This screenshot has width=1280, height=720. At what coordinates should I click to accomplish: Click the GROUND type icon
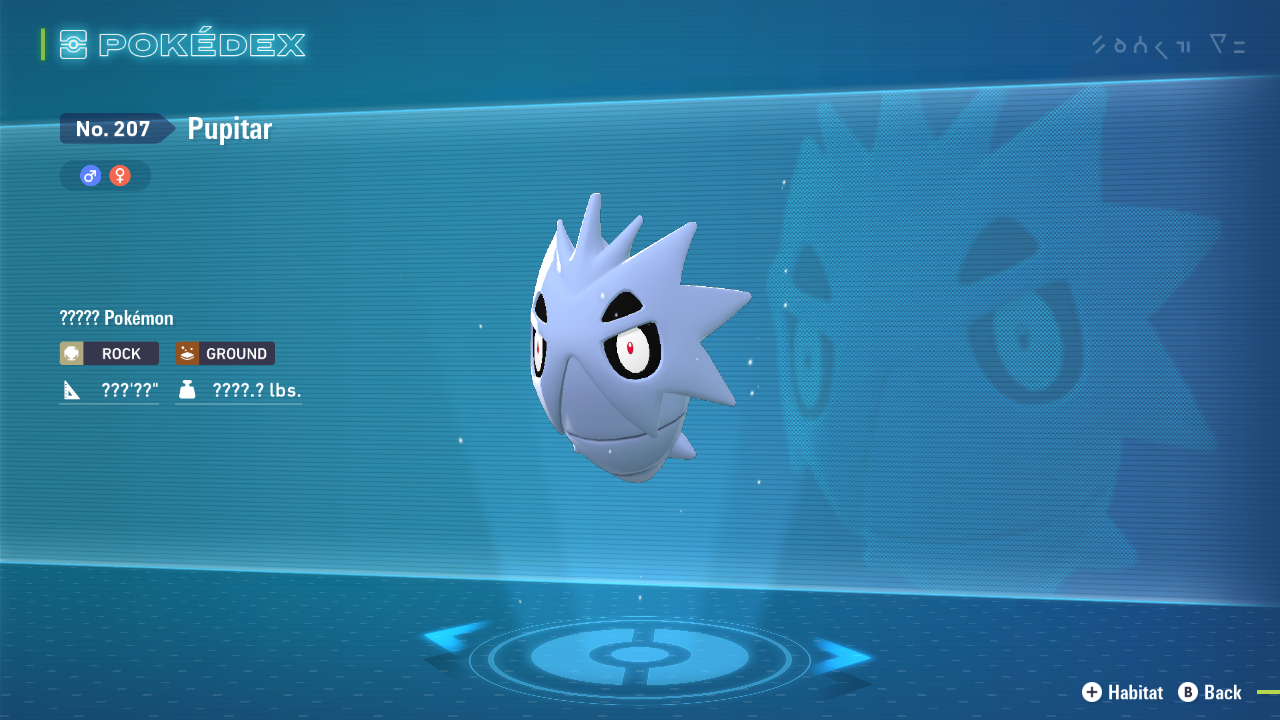[x=186, y=353]
